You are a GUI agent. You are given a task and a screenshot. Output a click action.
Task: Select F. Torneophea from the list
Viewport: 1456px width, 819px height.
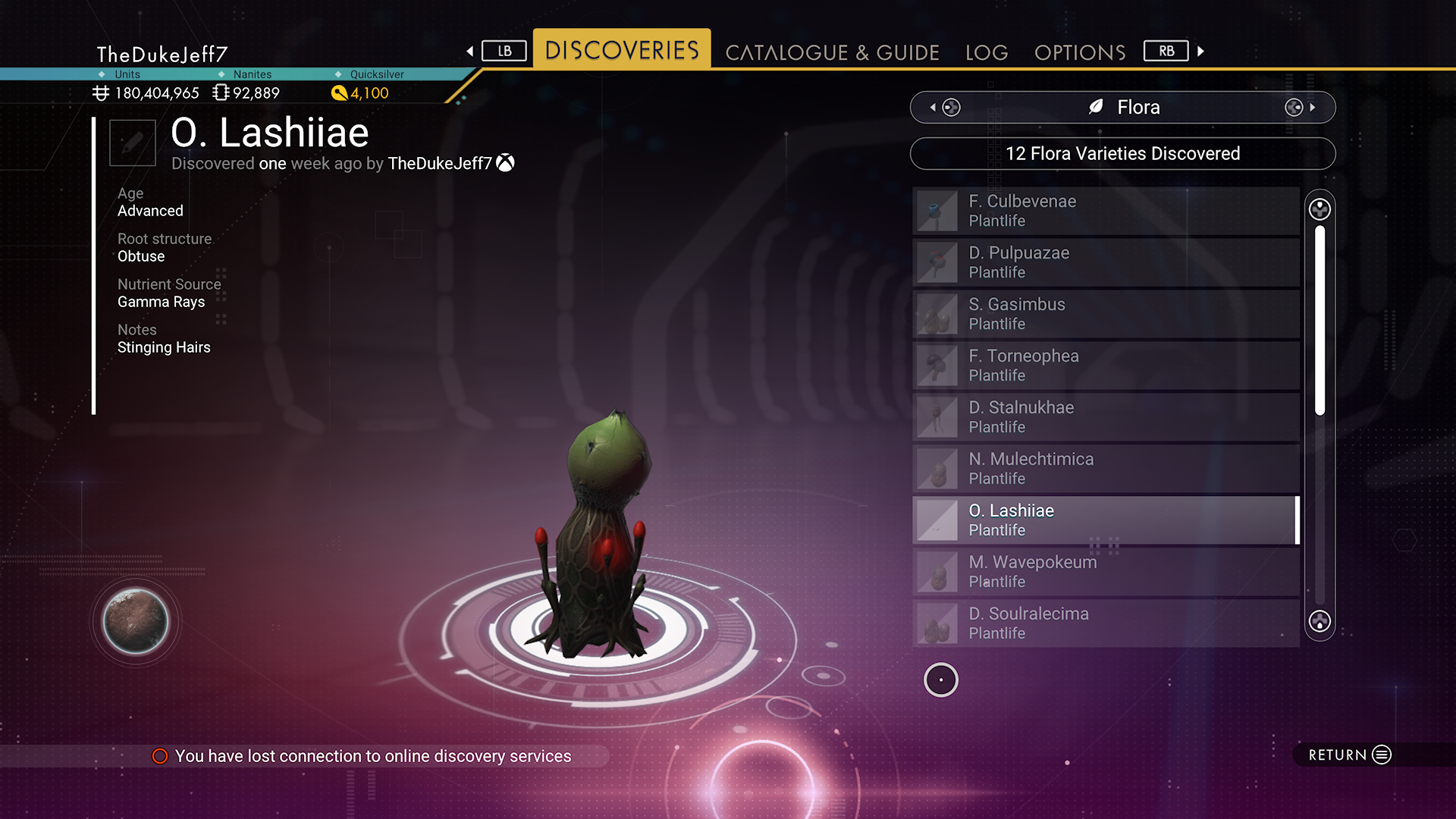click(x=1106, y=366)
